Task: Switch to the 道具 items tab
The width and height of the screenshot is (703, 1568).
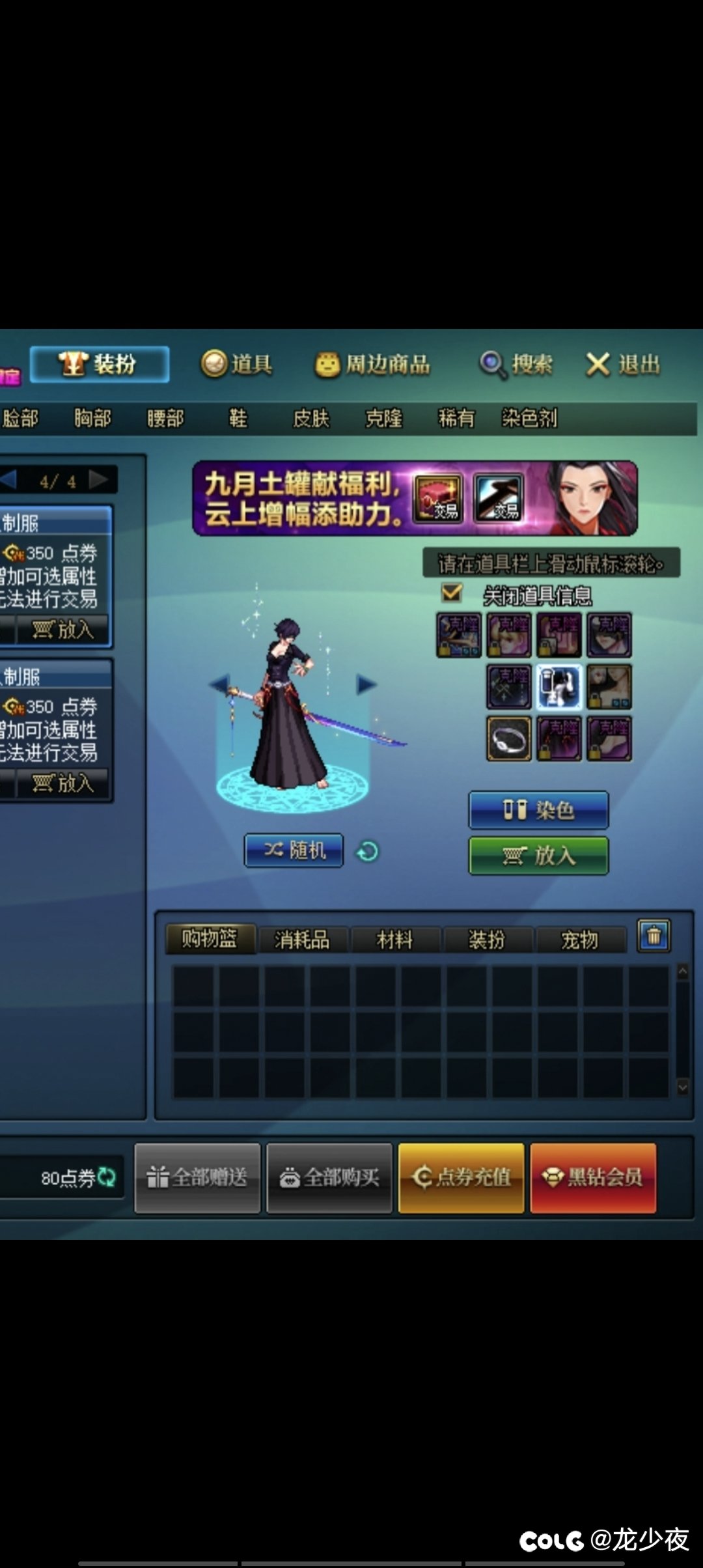Action: tap(237, 364)
